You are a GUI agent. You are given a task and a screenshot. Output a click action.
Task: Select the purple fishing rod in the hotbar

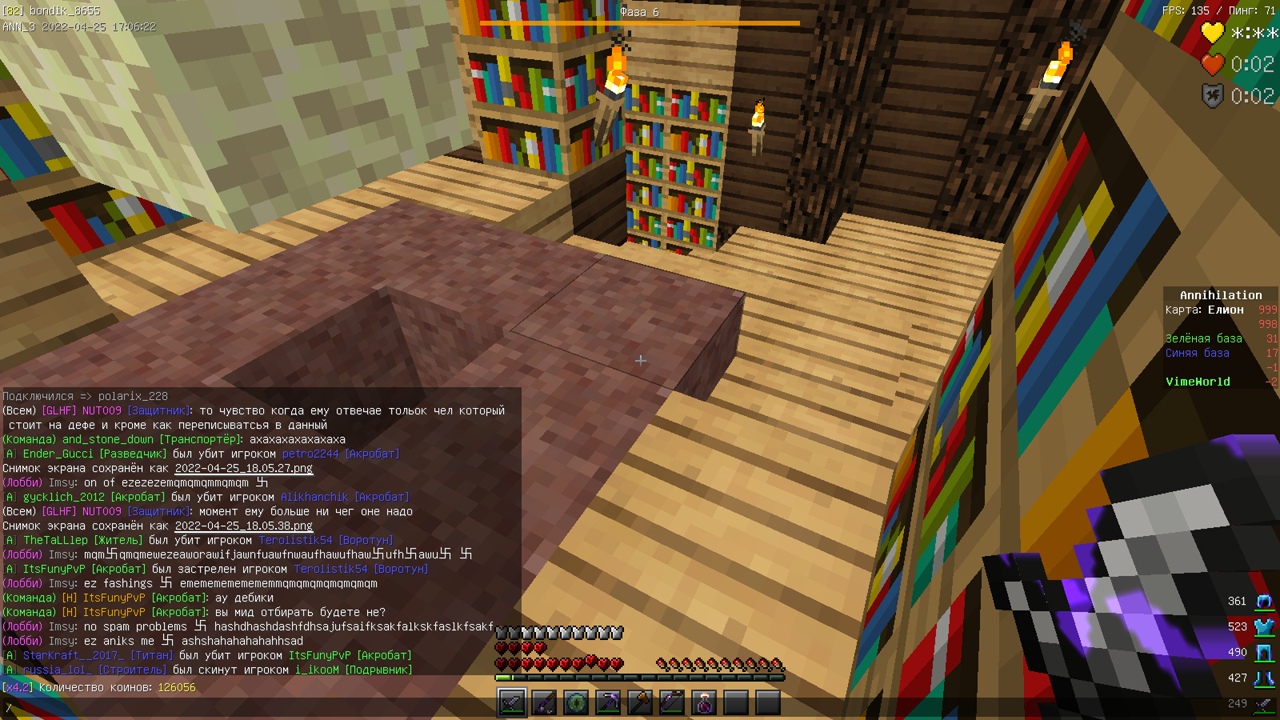click(x=544, y=703)
